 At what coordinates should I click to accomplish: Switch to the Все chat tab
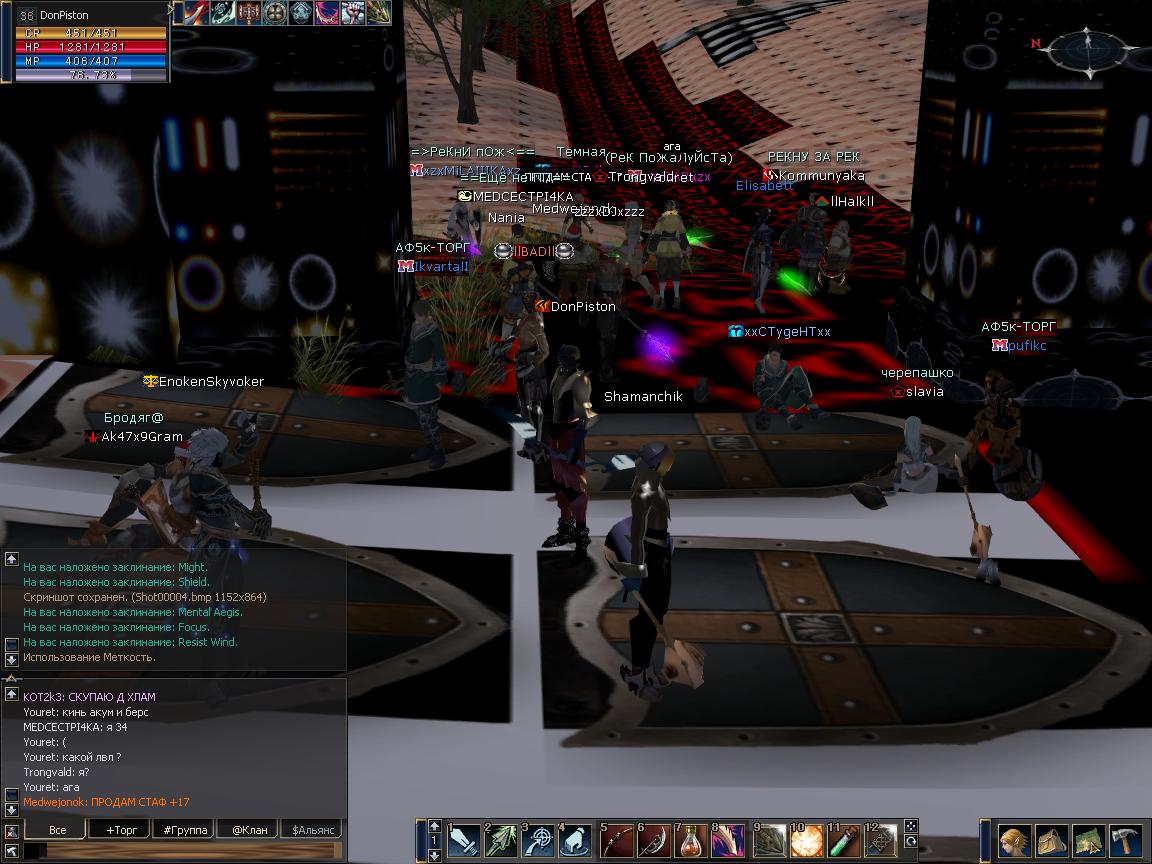[57, 829]
